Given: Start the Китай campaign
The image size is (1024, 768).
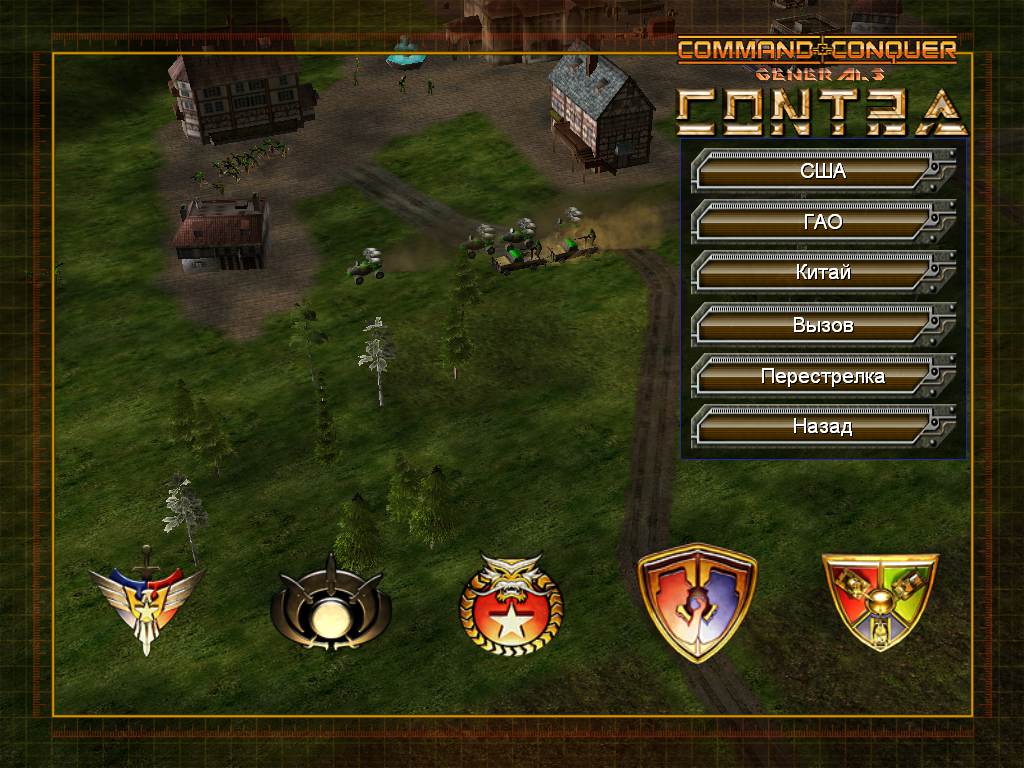Looking at the screenshot, I should click(x=822, y=273).
